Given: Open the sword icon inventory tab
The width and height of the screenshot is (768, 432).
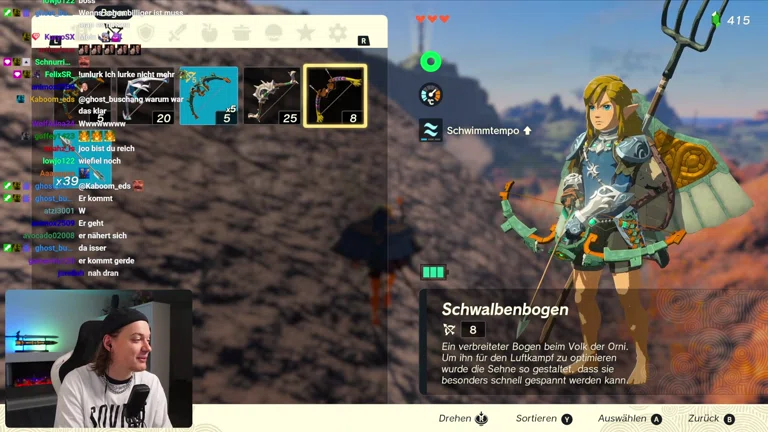Looking at the screenshot, I should (x=178, y=33).
